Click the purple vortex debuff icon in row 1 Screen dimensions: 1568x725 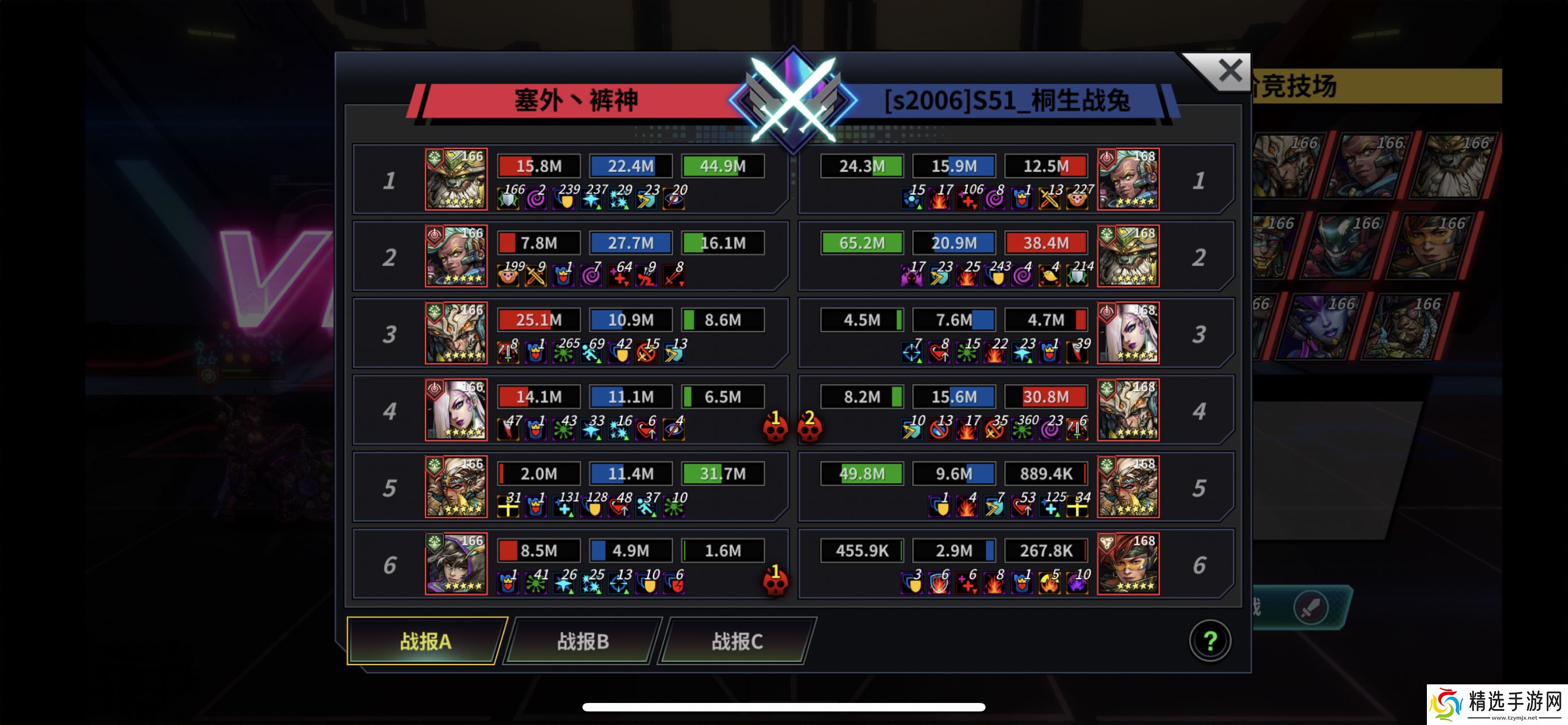[536, 199]
